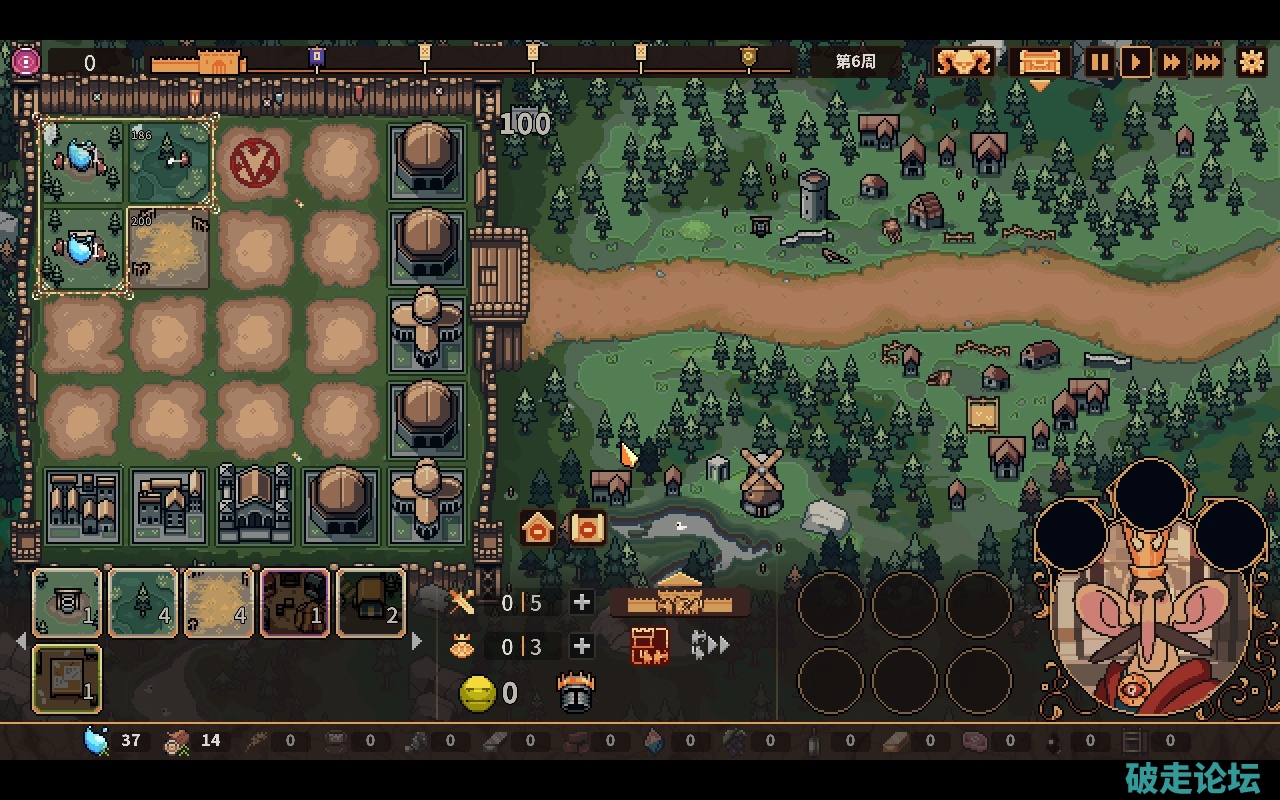Viewport: 1280px width, 800px height.
Task: Set game to normal play speed
Action: (1136, 63)
